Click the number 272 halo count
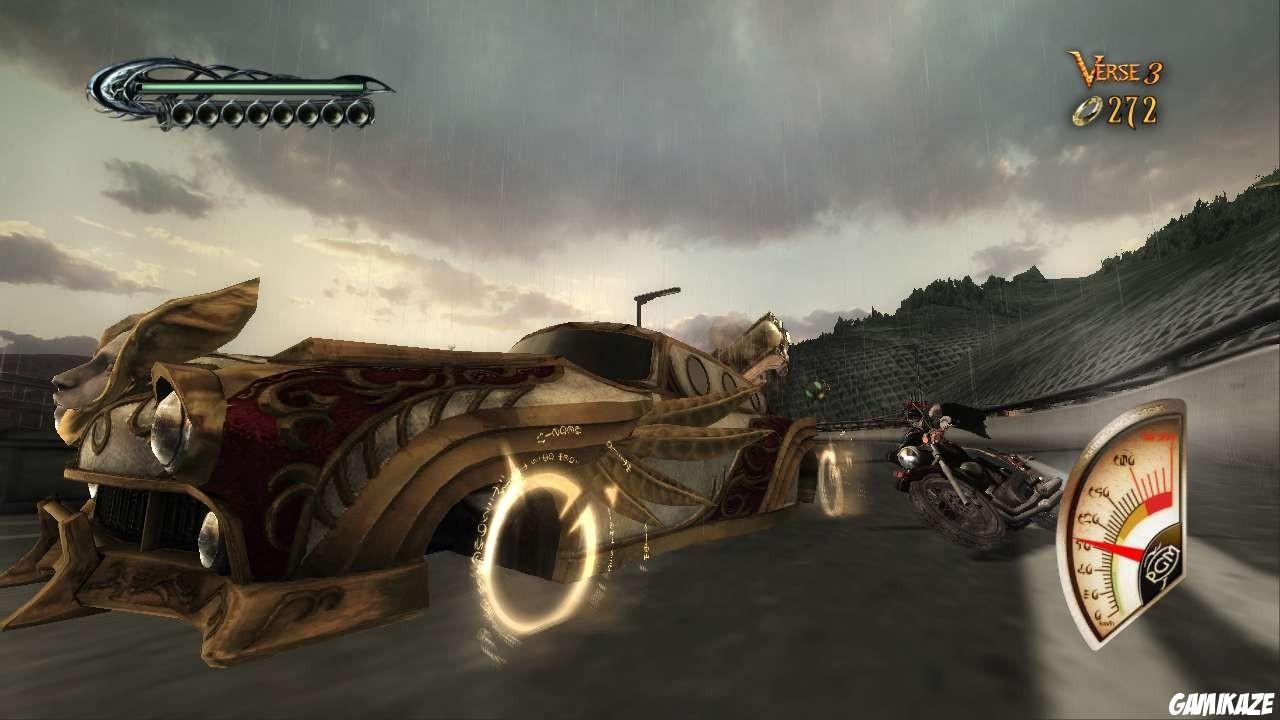 coord(1131,110)
